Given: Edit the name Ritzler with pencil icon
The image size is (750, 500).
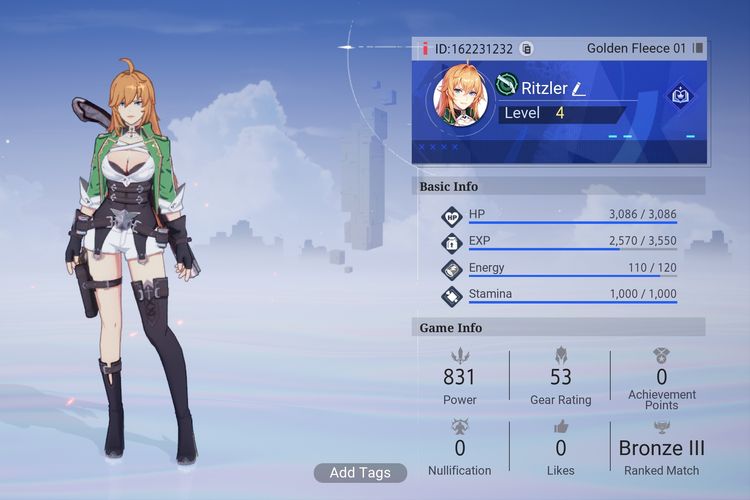Looking at the screenshot, I should coord(579,89).
